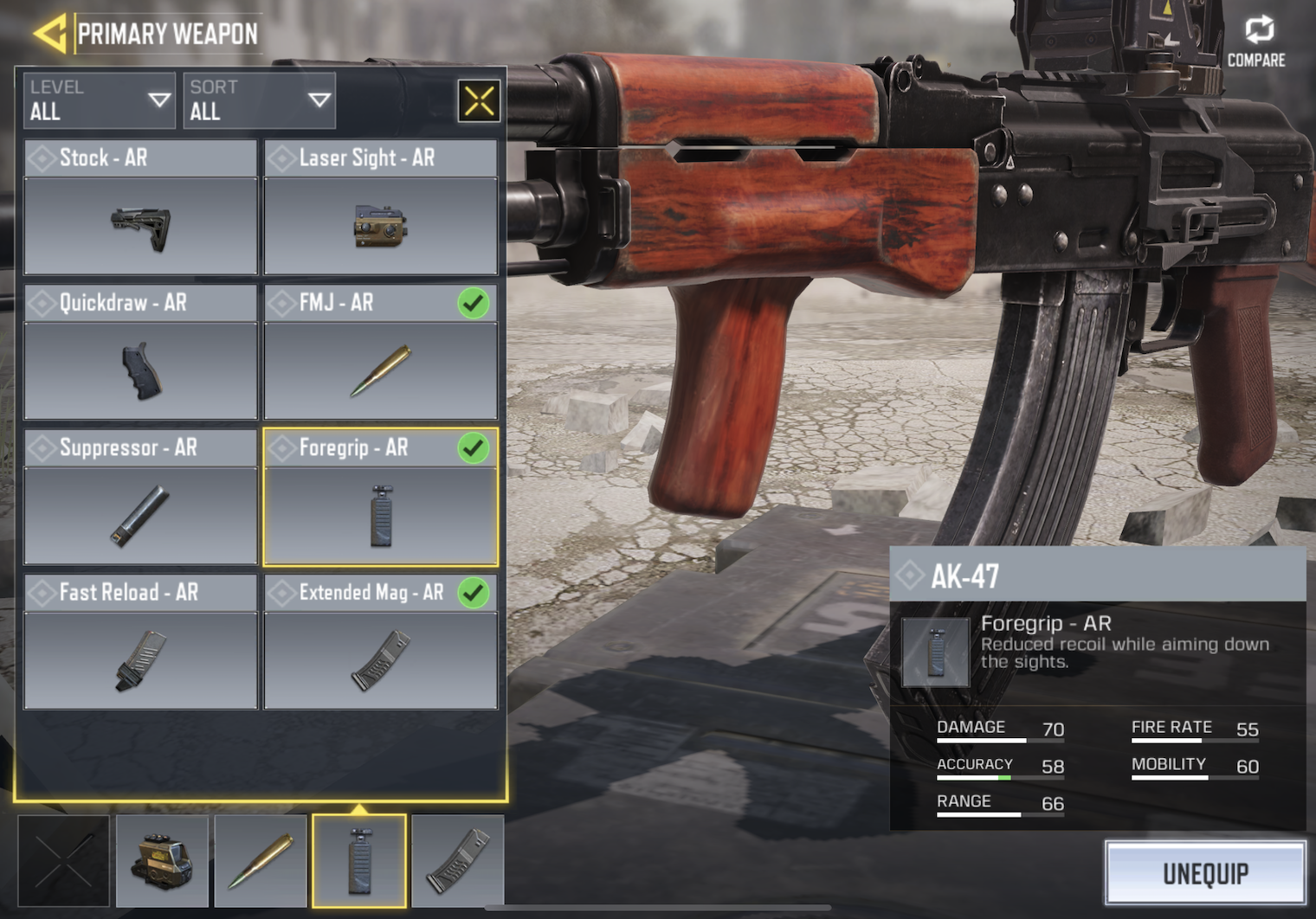Select the Stock - AR attachment

tap(140, 208)
